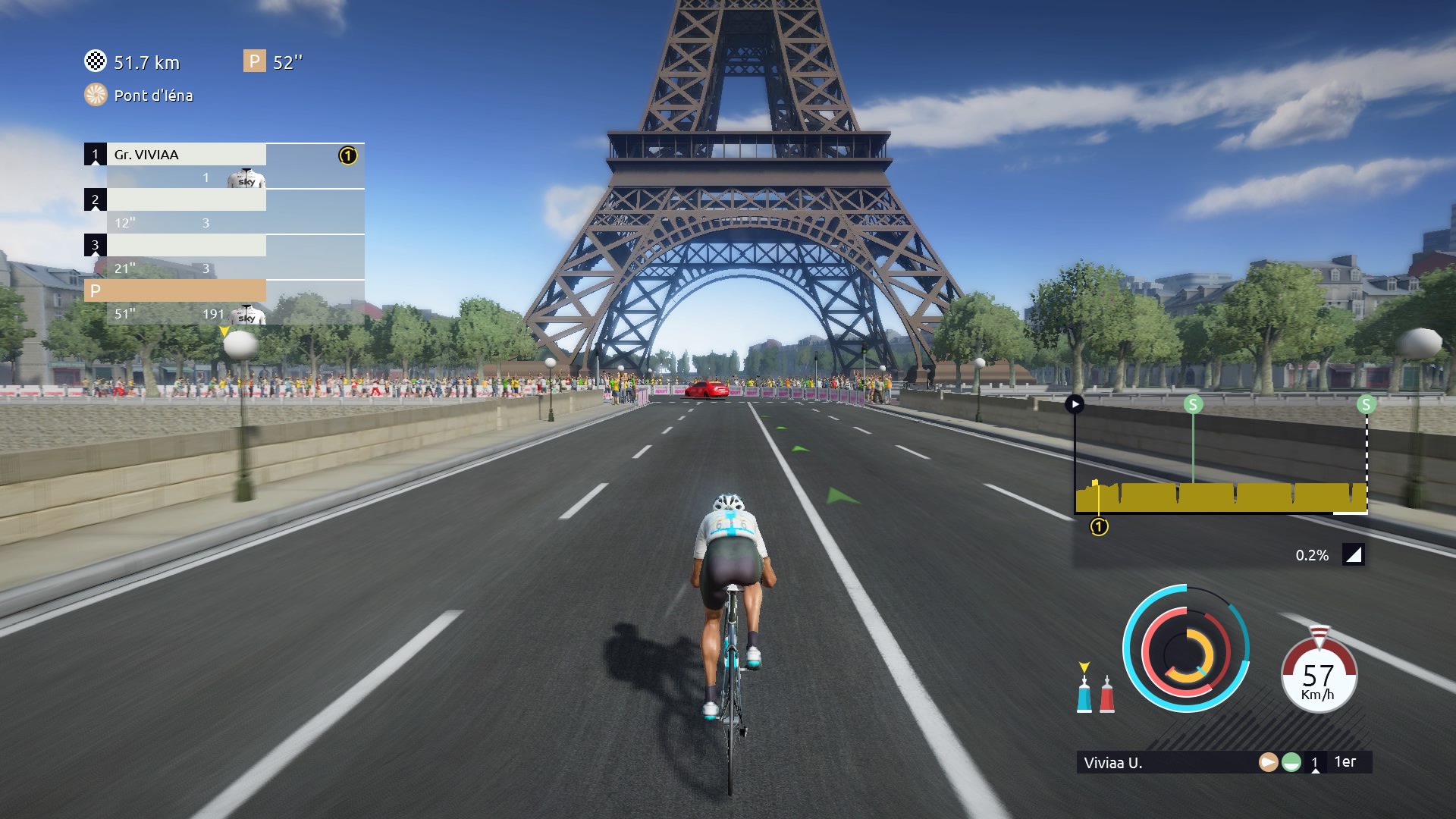Click the yellow rider position marker under the profile
The image size is (1456, 819).
(x=1099, y=526)
